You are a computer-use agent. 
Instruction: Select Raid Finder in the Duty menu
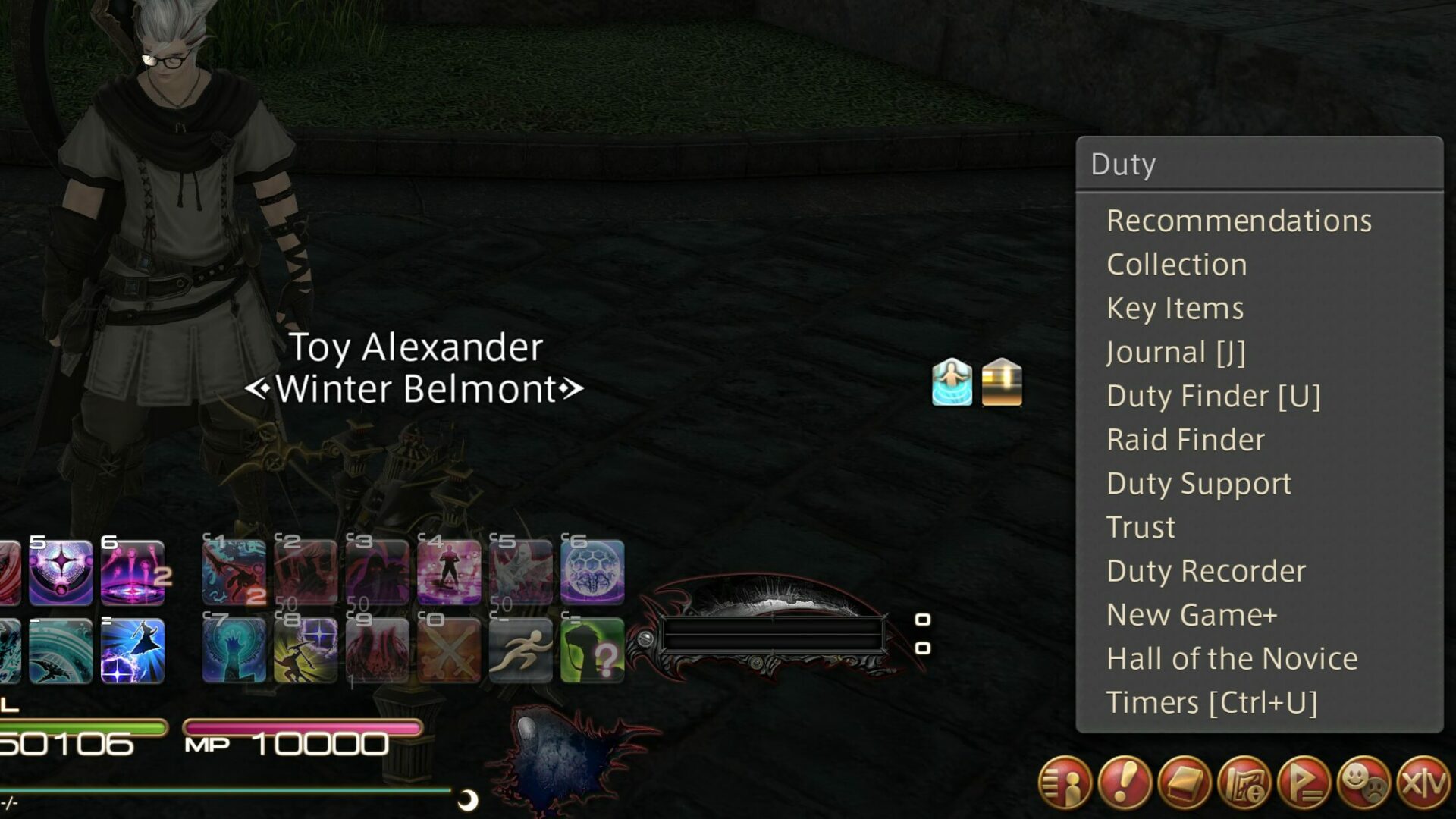pos(1185,439)
